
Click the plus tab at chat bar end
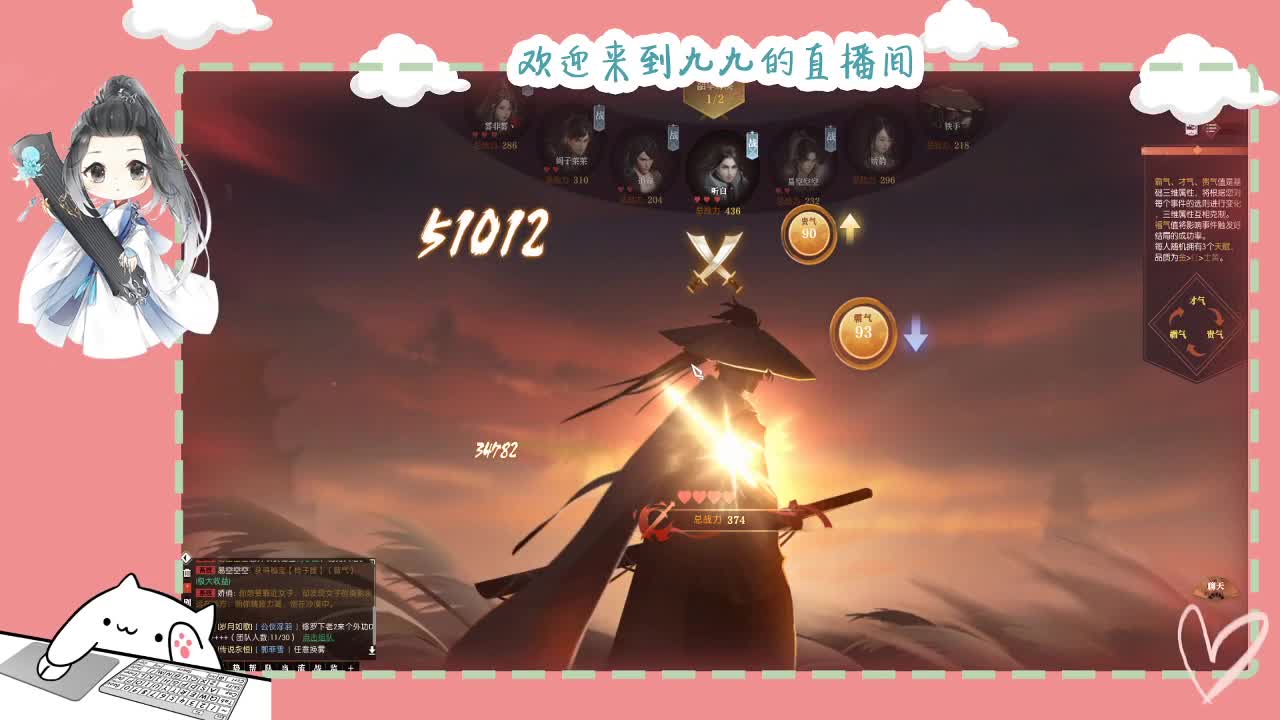coord(348,667)
